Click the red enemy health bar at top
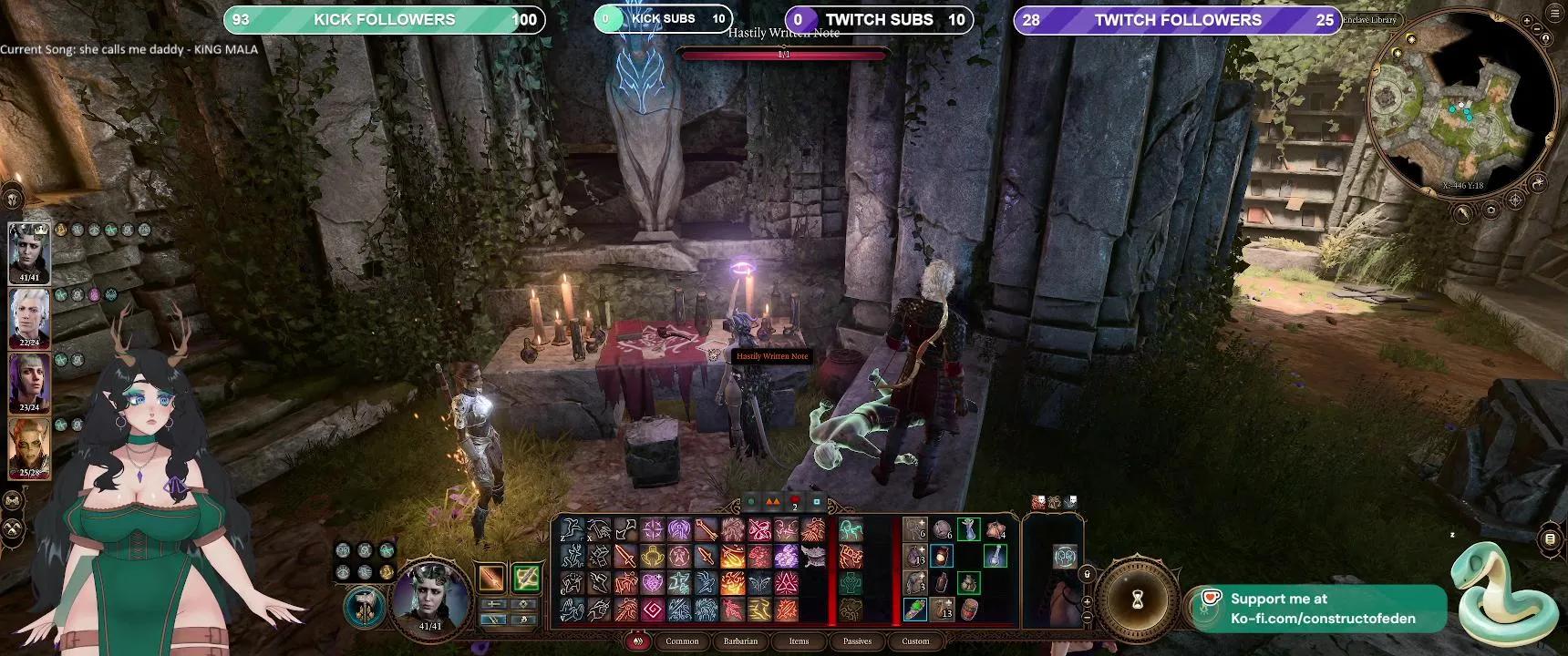 pos(784,53)
